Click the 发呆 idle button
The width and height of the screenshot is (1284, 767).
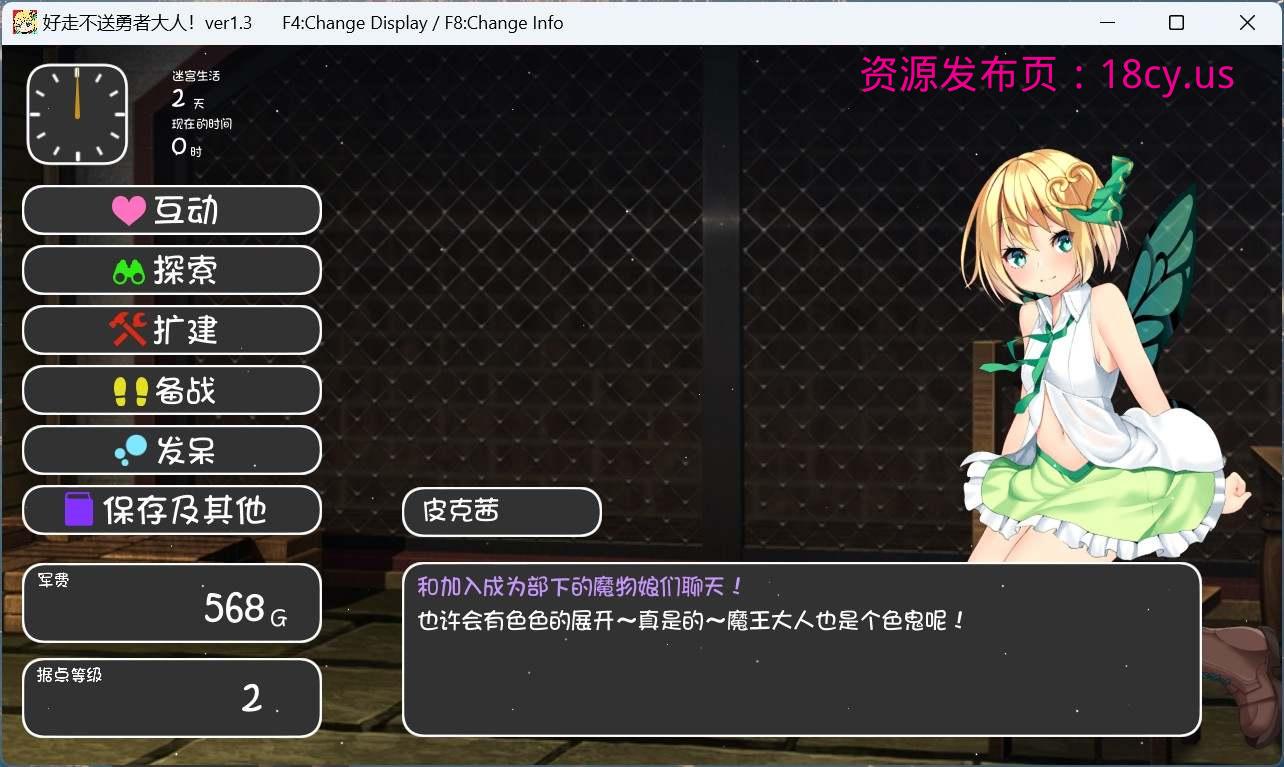click(171, 450)
